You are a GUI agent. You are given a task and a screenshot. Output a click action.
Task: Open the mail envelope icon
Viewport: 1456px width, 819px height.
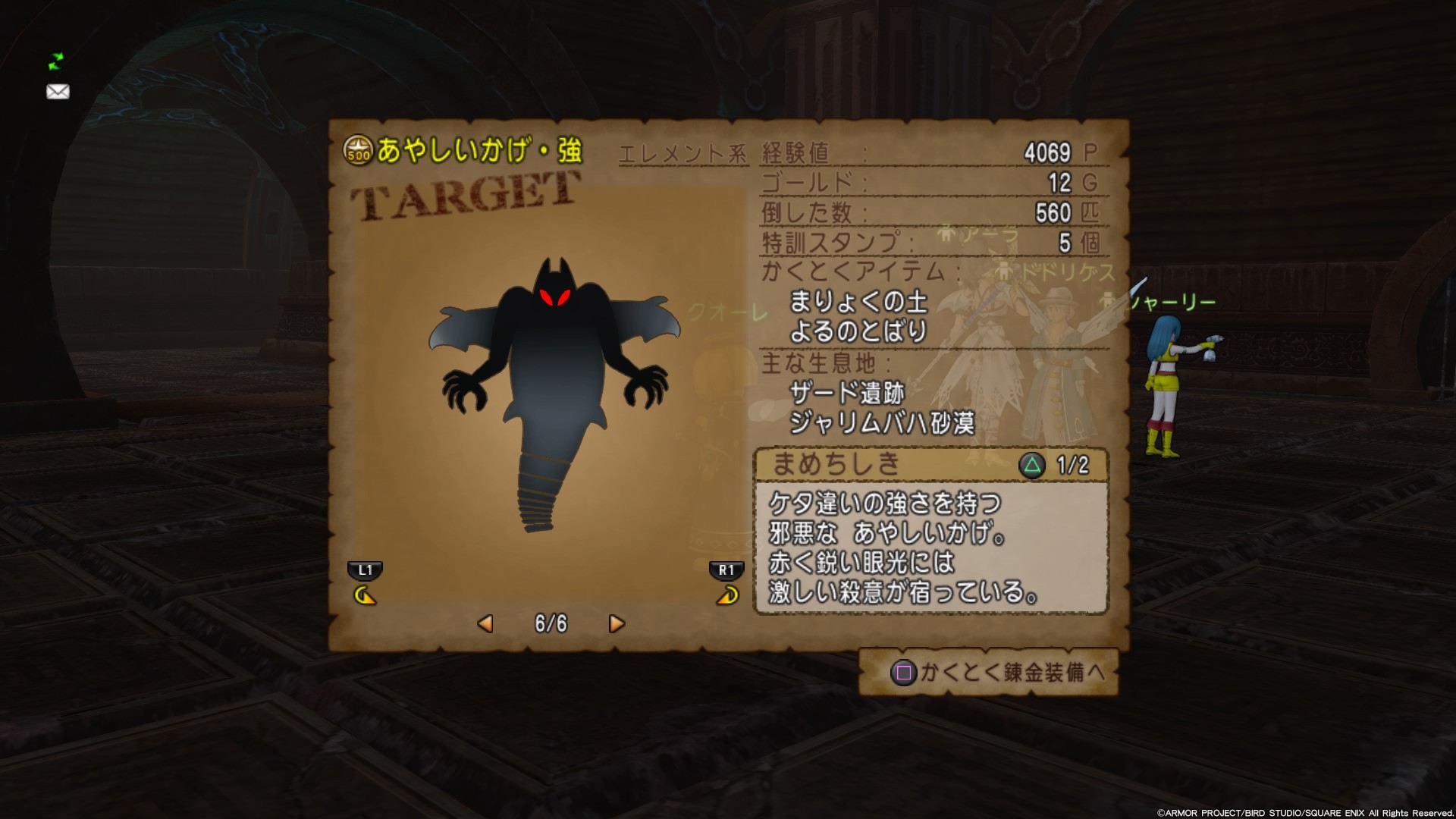point(57,92)
